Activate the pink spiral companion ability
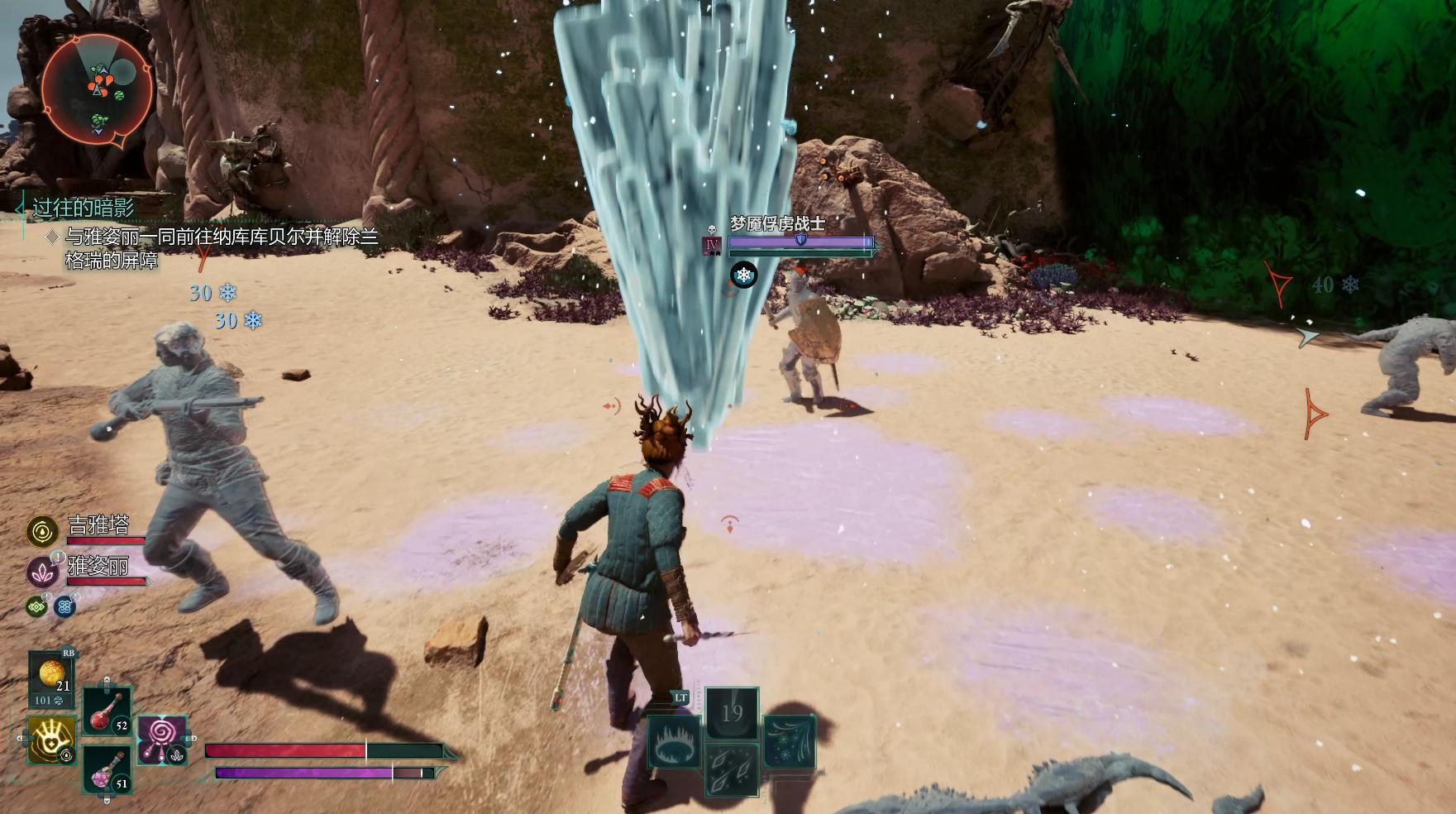The image size is (1456, 814). pos(162,739)
